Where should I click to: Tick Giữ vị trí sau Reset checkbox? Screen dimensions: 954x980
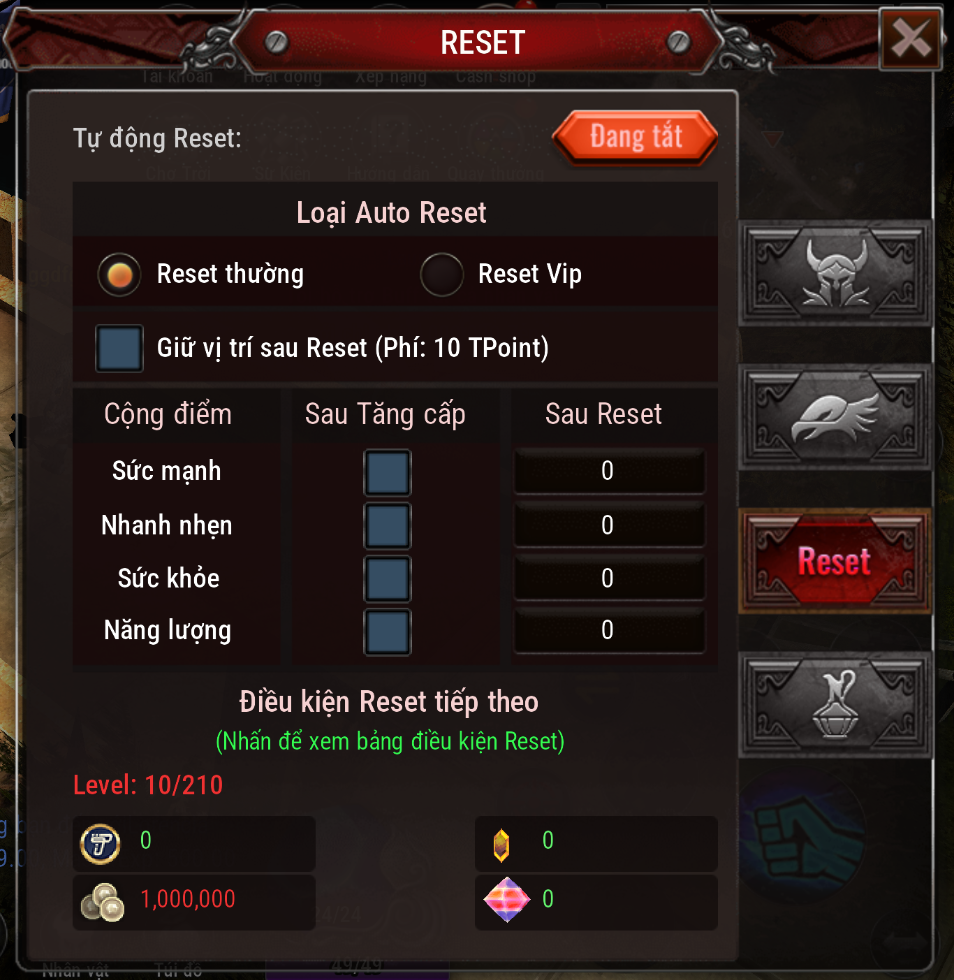[119, 348]
